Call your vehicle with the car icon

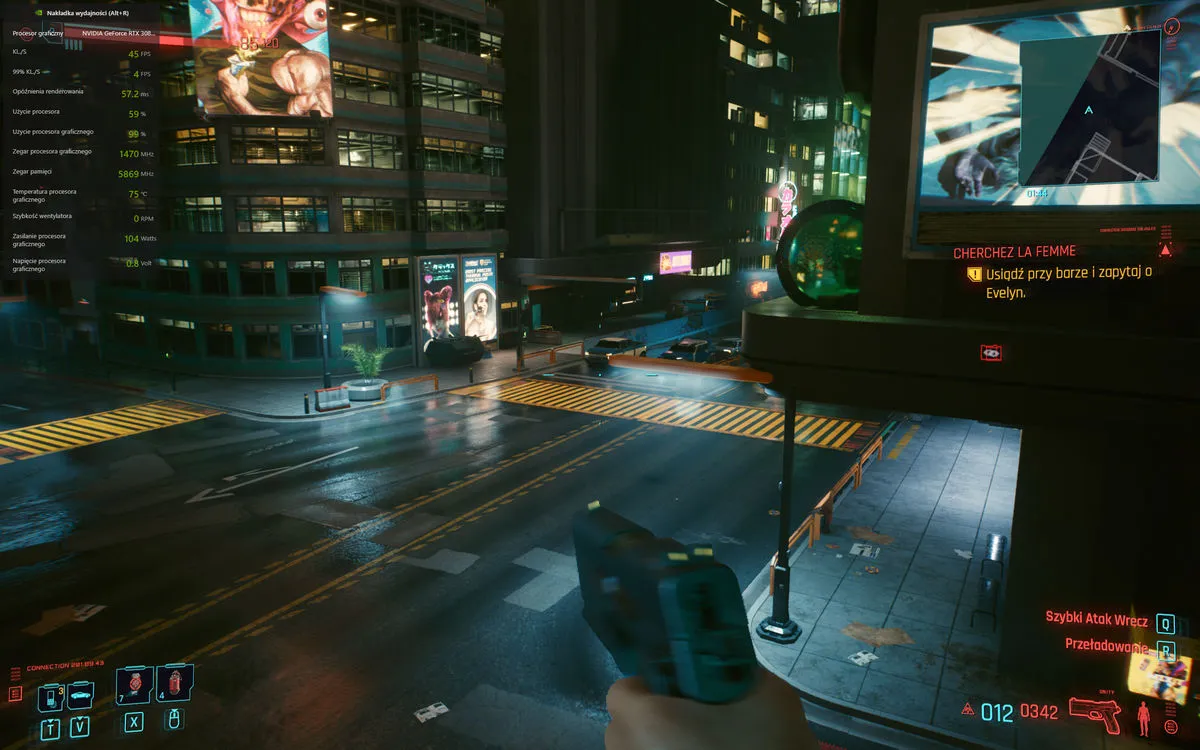(79, 693)
